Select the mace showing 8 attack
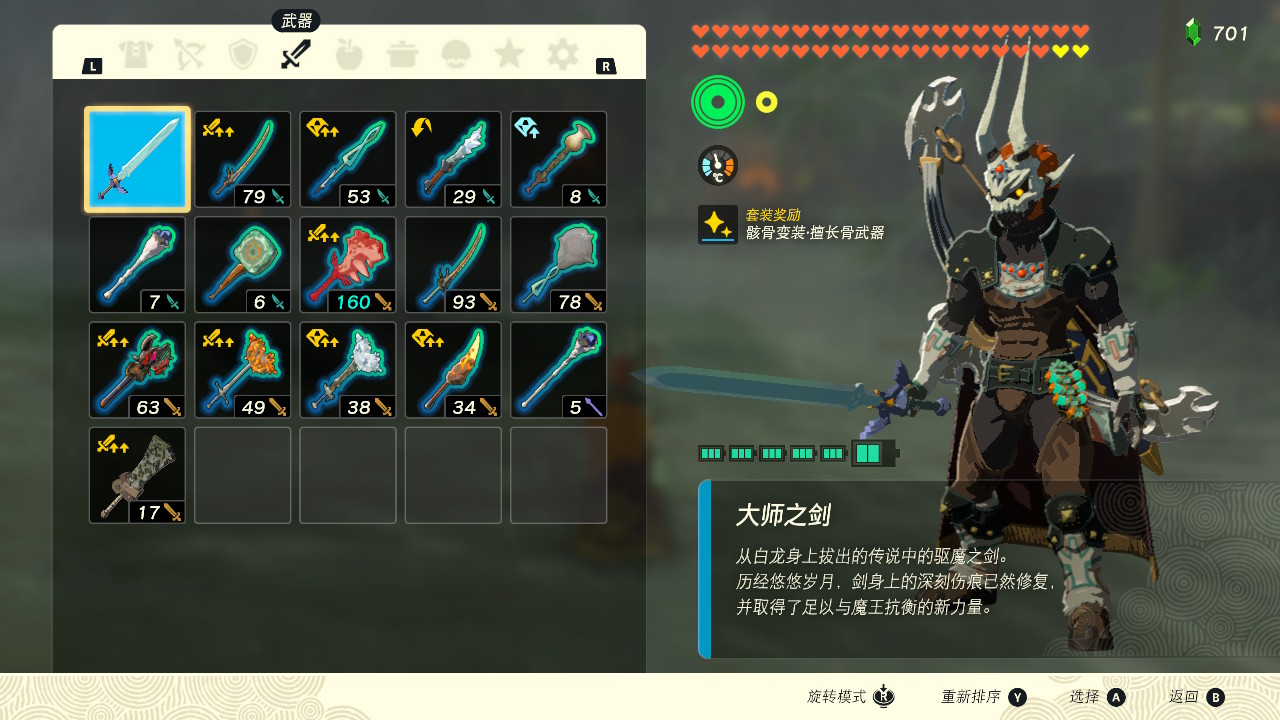 pos(559,160)
